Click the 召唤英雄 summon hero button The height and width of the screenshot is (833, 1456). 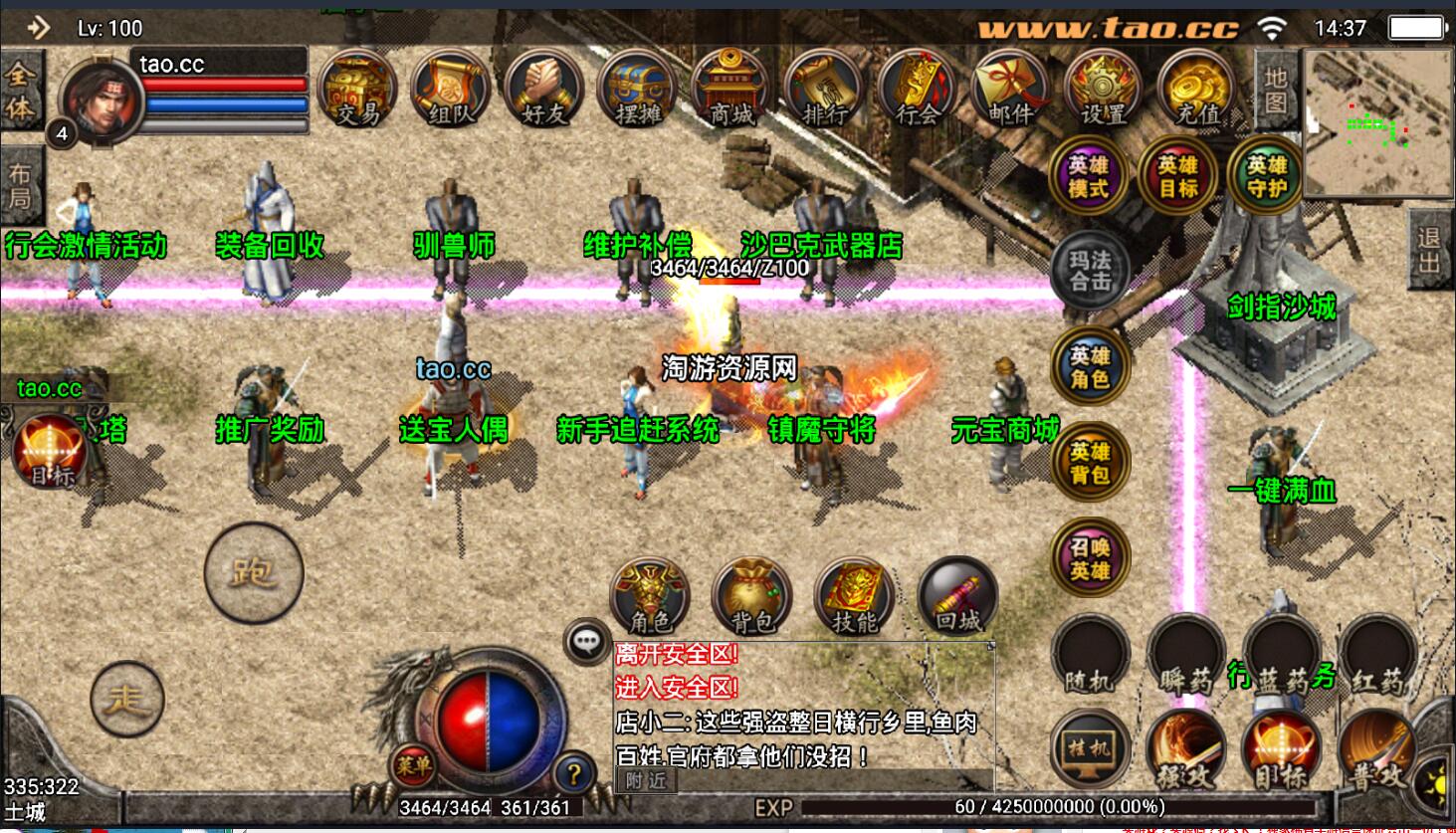[1090, 558]
